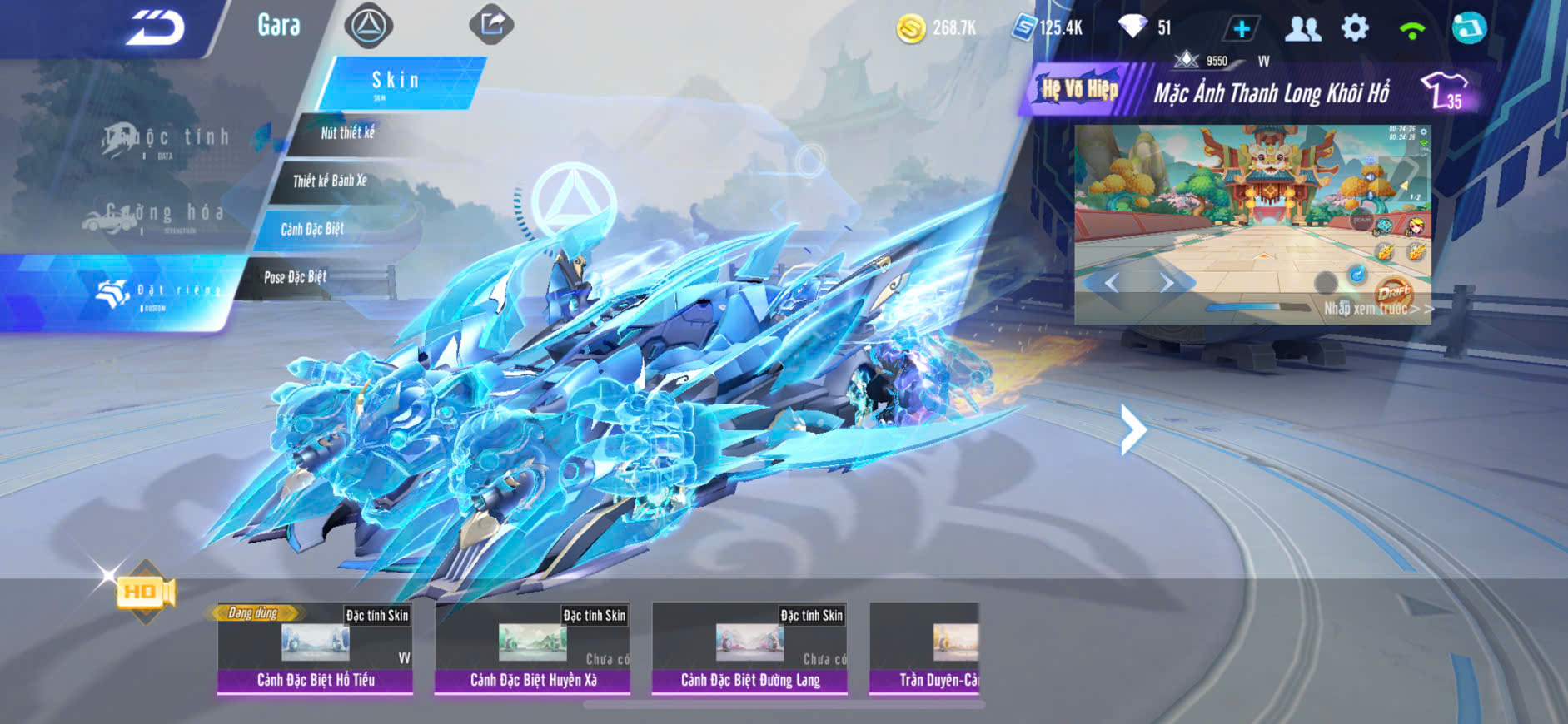Go back using the return arrow
This screenshot has height=724, width=1568.
pos(156,27)
